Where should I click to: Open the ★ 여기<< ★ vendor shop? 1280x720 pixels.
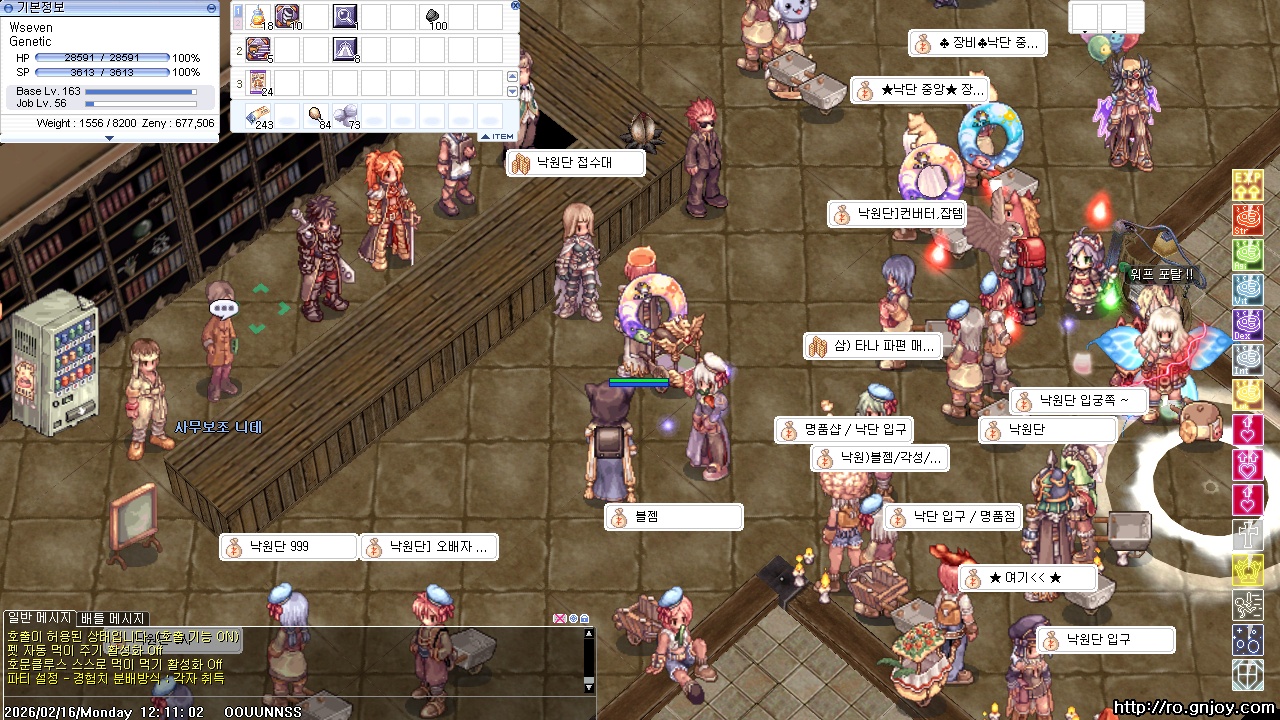click(1027, 578)
